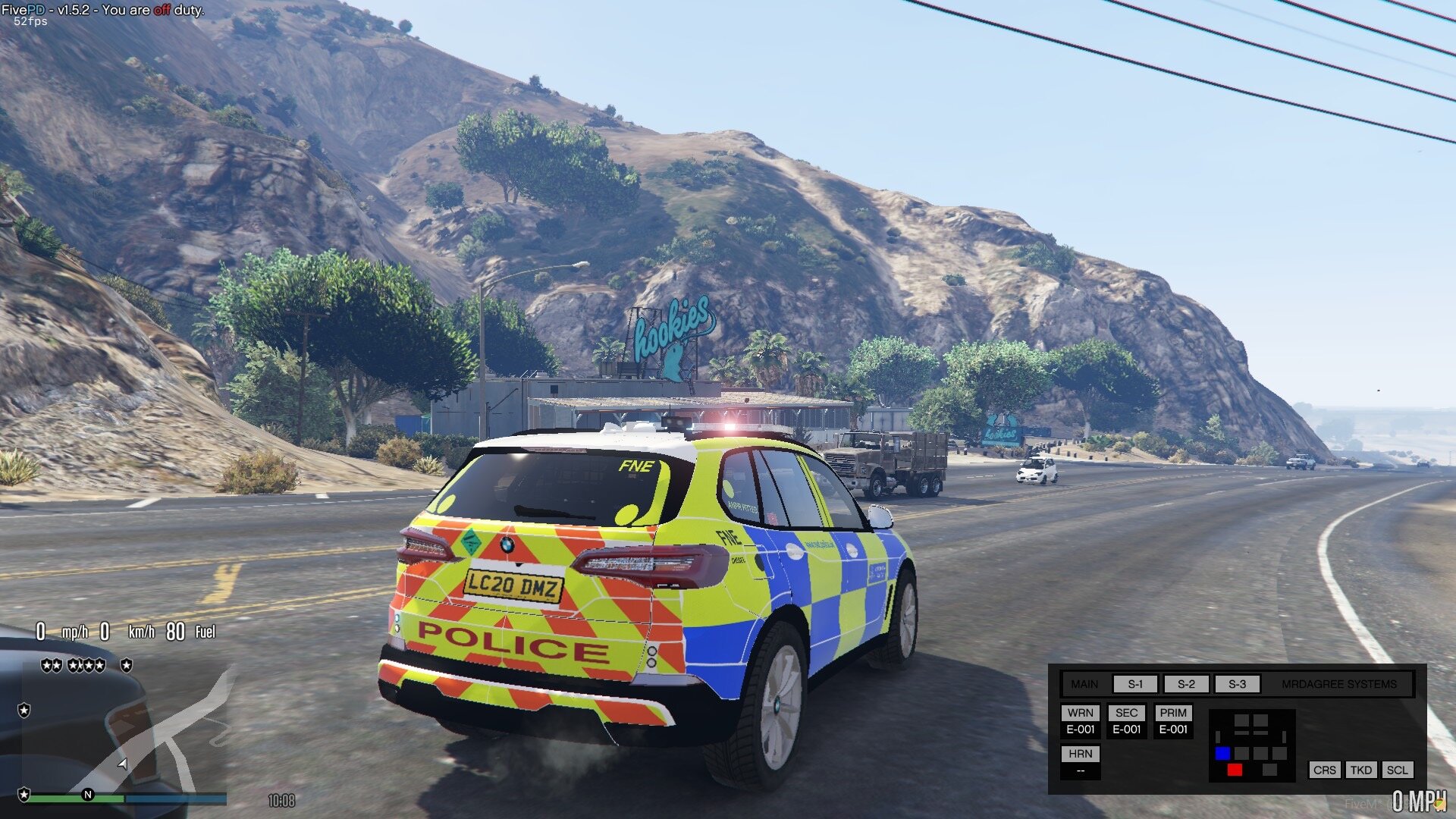
Task: Click the red light indicator square
Action: 1235,770
